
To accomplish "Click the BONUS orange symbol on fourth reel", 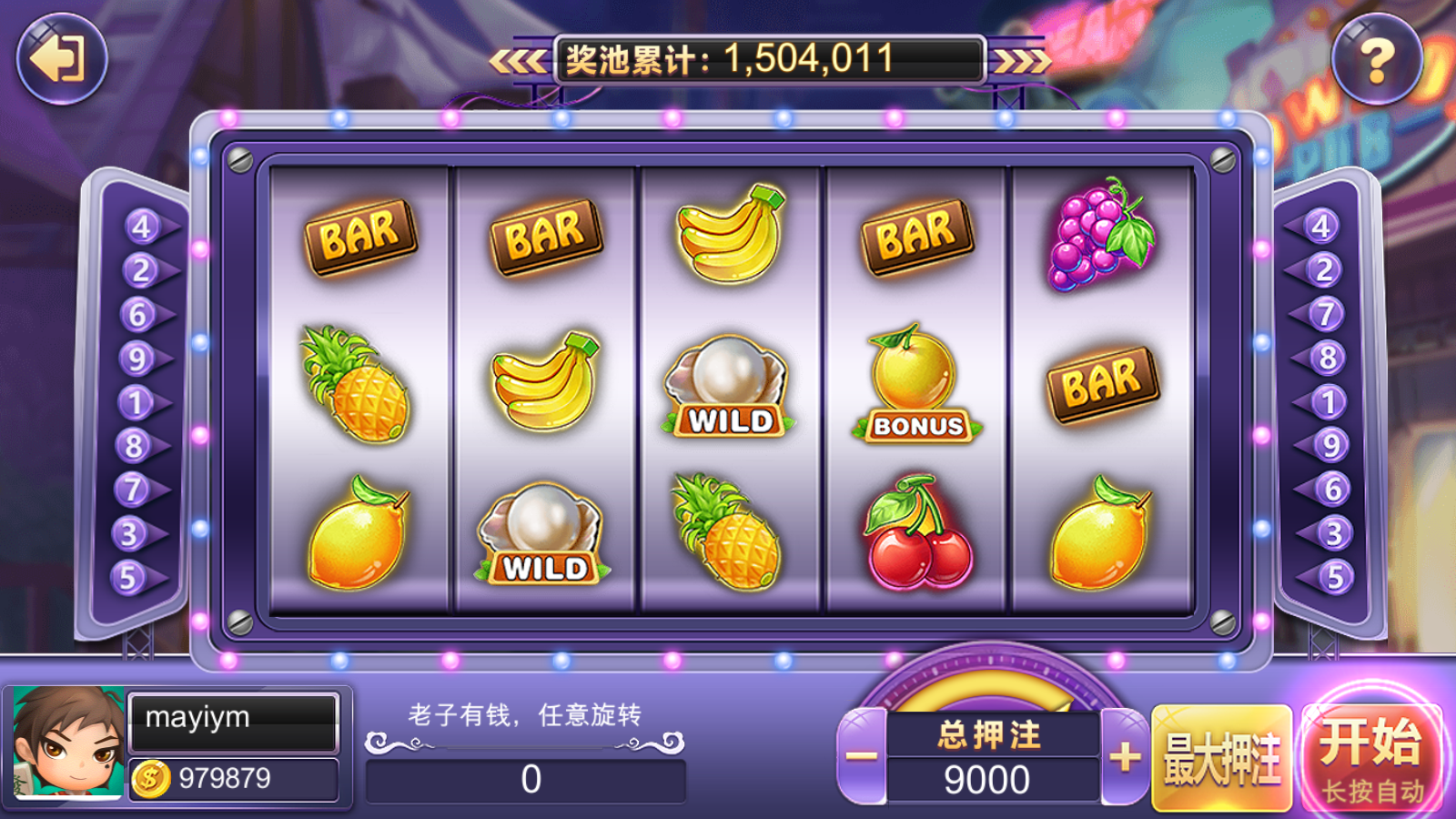I will (908, 382).
